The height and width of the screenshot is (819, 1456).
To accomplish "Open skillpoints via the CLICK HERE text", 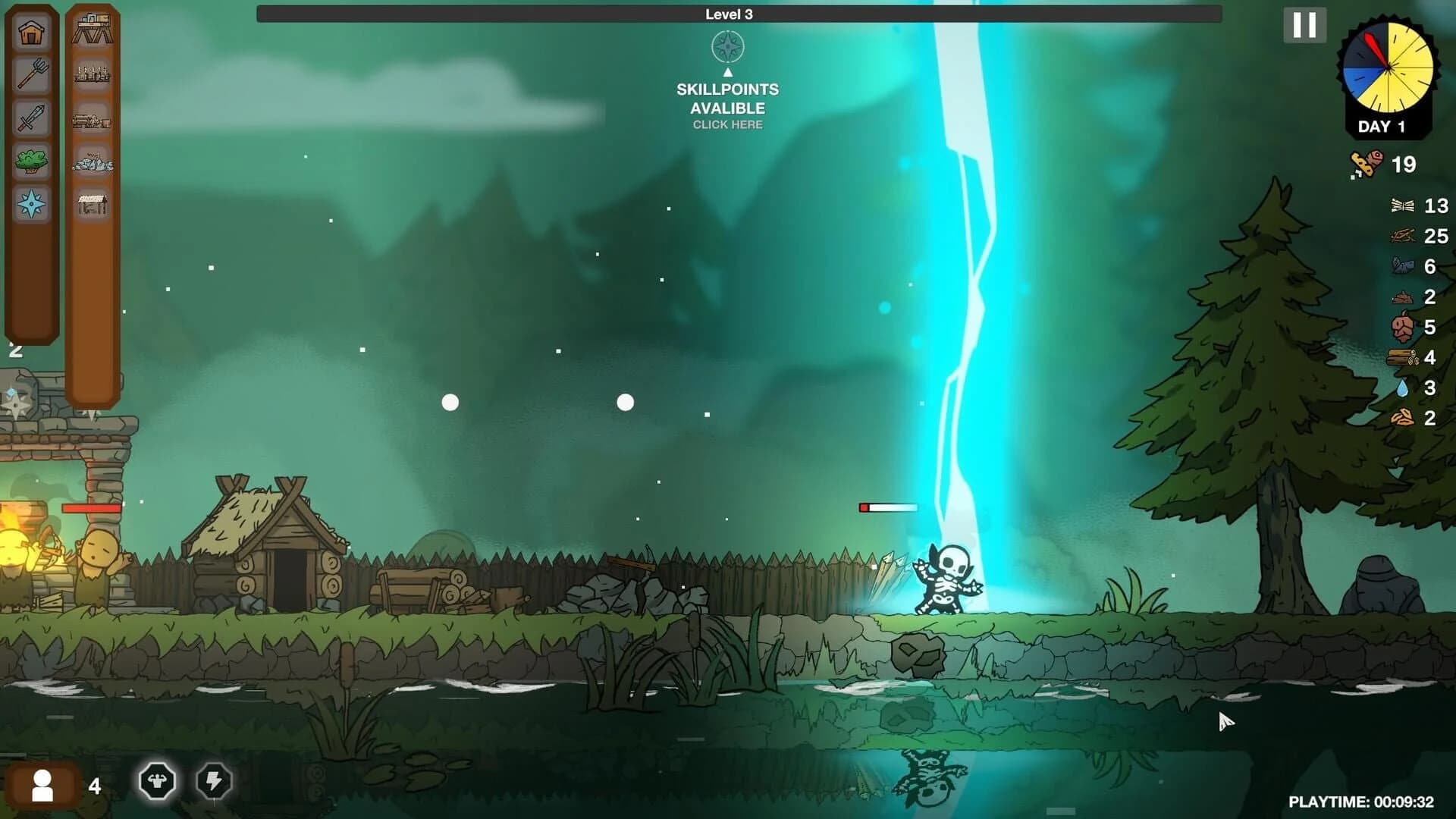I will coord(727,124).
